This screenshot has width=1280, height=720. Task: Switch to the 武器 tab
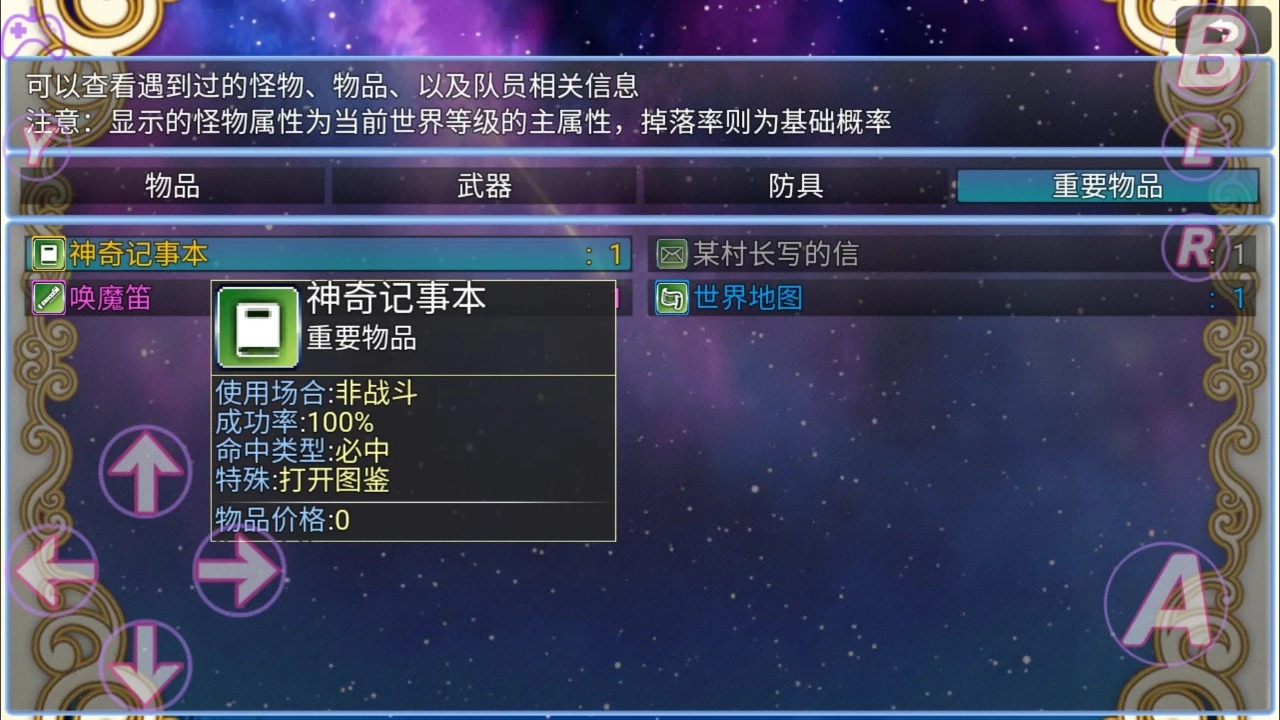[483, 185]
